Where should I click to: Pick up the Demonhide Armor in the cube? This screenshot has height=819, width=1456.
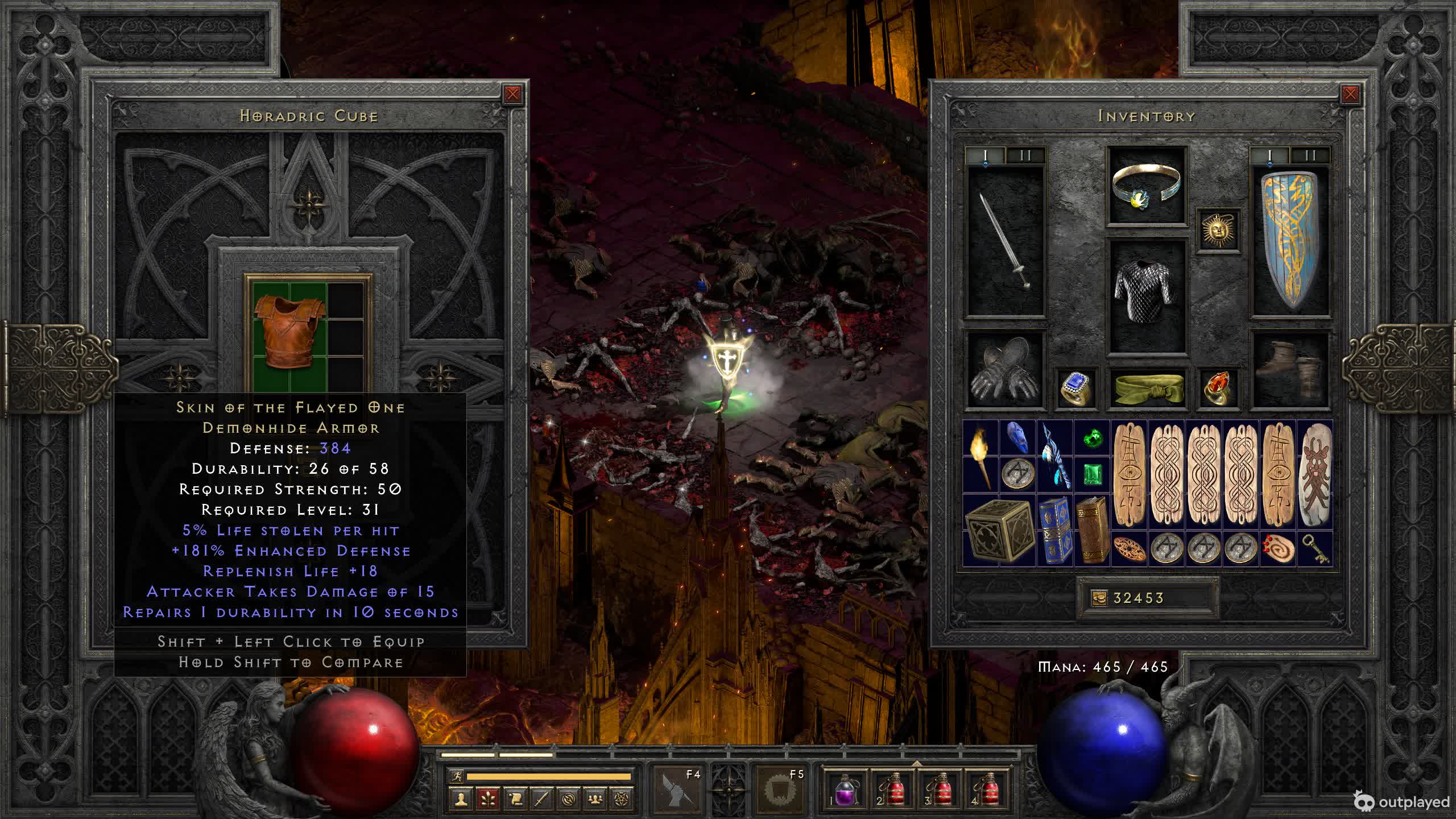pos(289,332)
